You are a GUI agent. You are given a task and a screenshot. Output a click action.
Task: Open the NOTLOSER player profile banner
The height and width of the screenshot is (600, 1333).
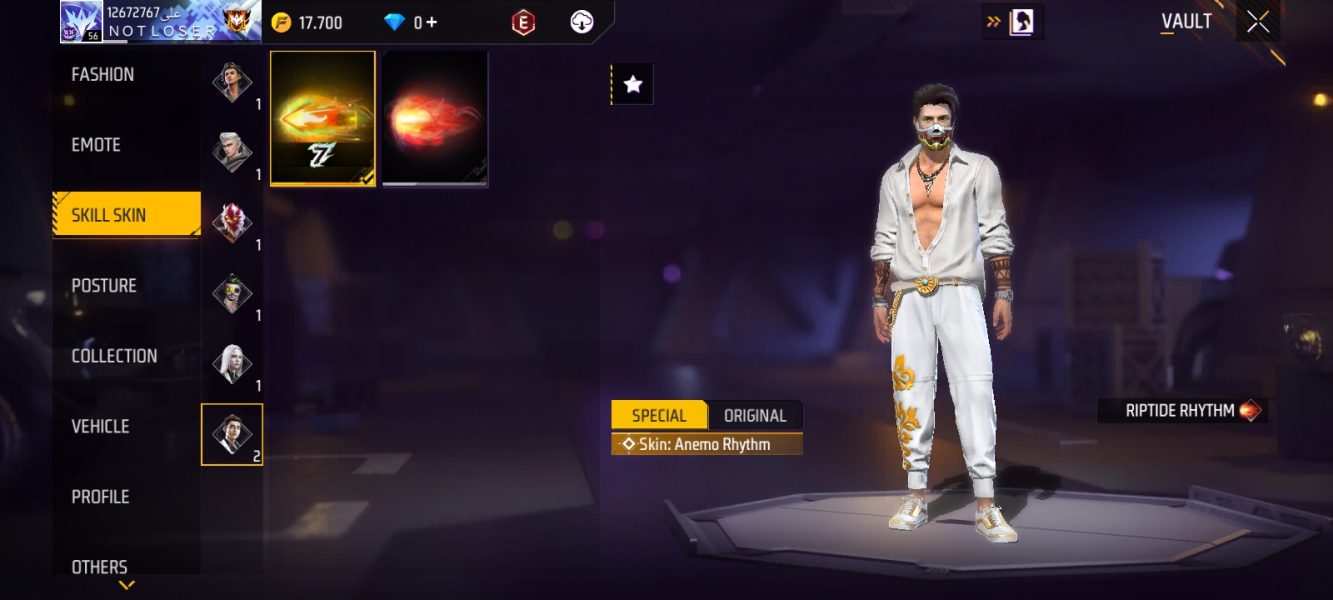pos(160,21)
